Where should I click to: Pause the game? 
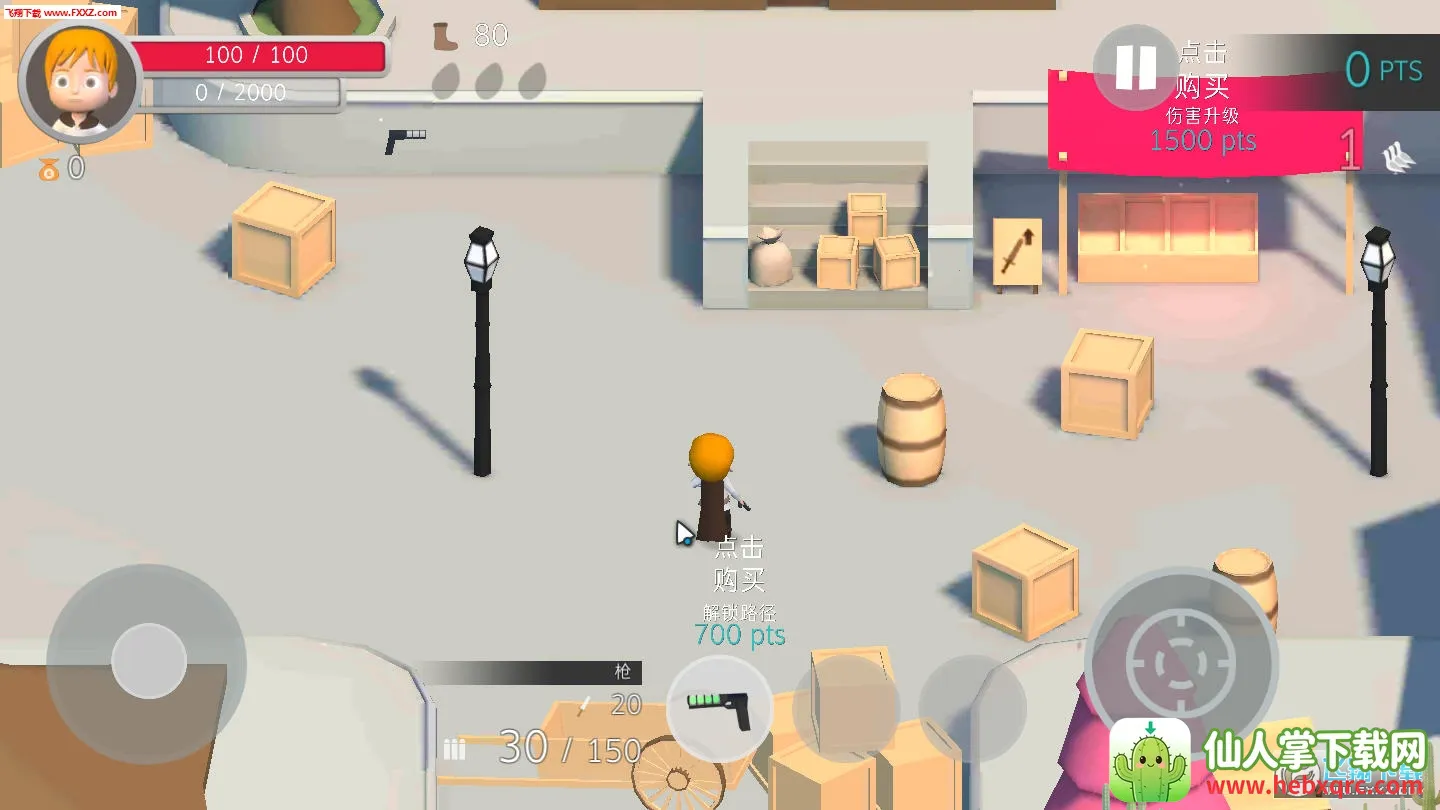[x=1135, y=68]
